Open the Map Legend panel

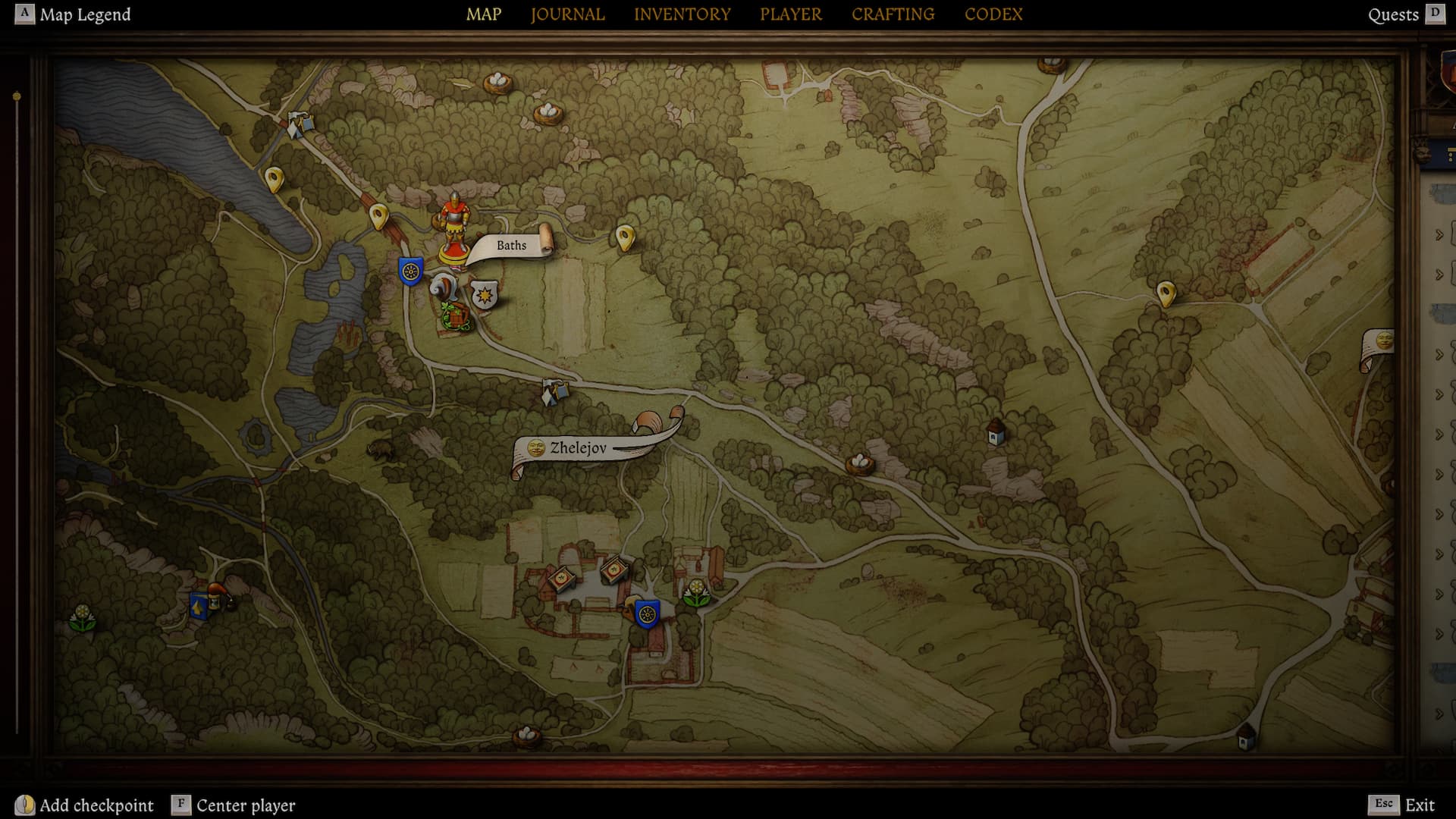tap(73, 14)
